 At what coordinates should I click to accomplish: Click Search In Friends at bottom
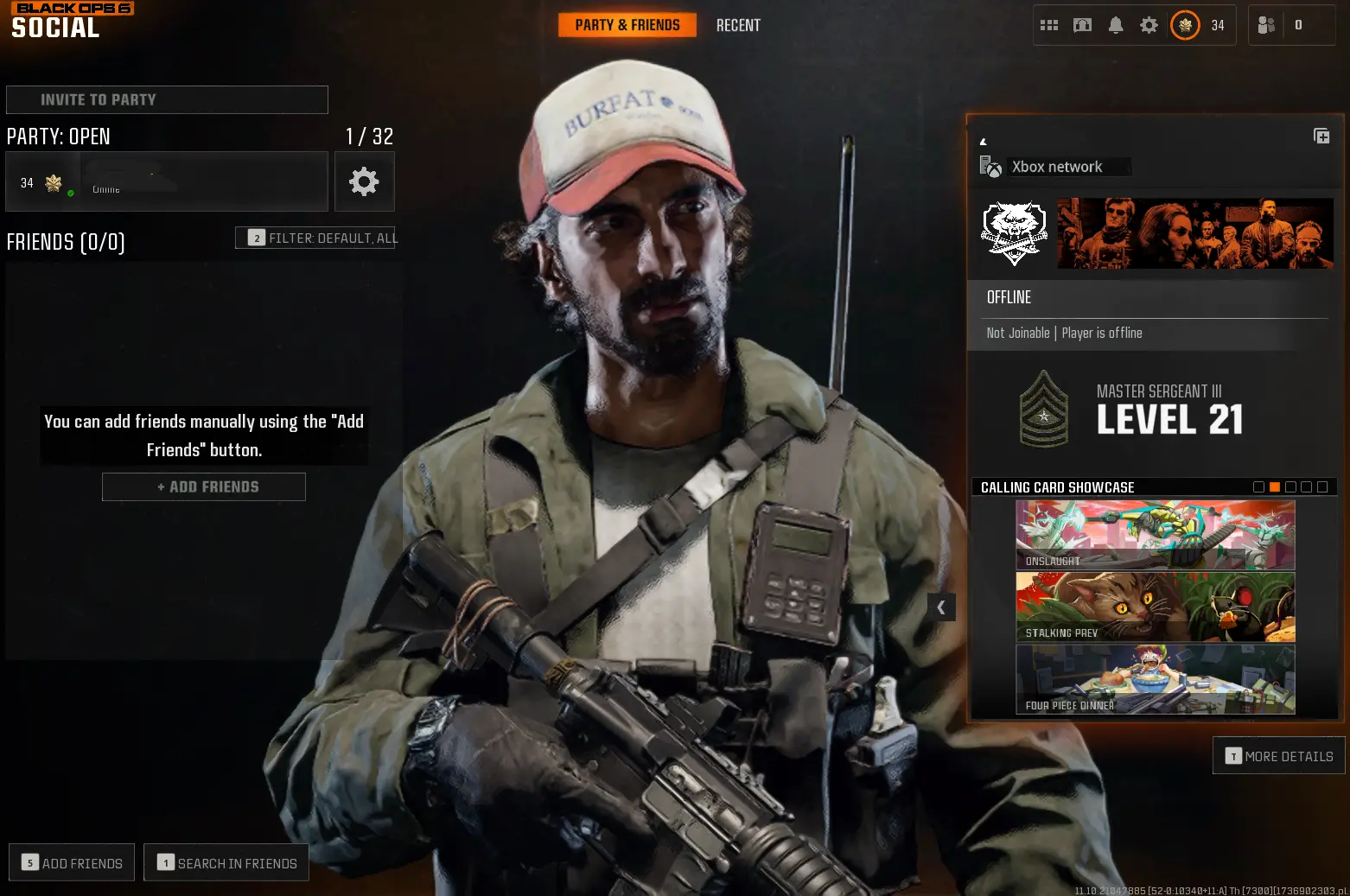[x=226, y=862]
